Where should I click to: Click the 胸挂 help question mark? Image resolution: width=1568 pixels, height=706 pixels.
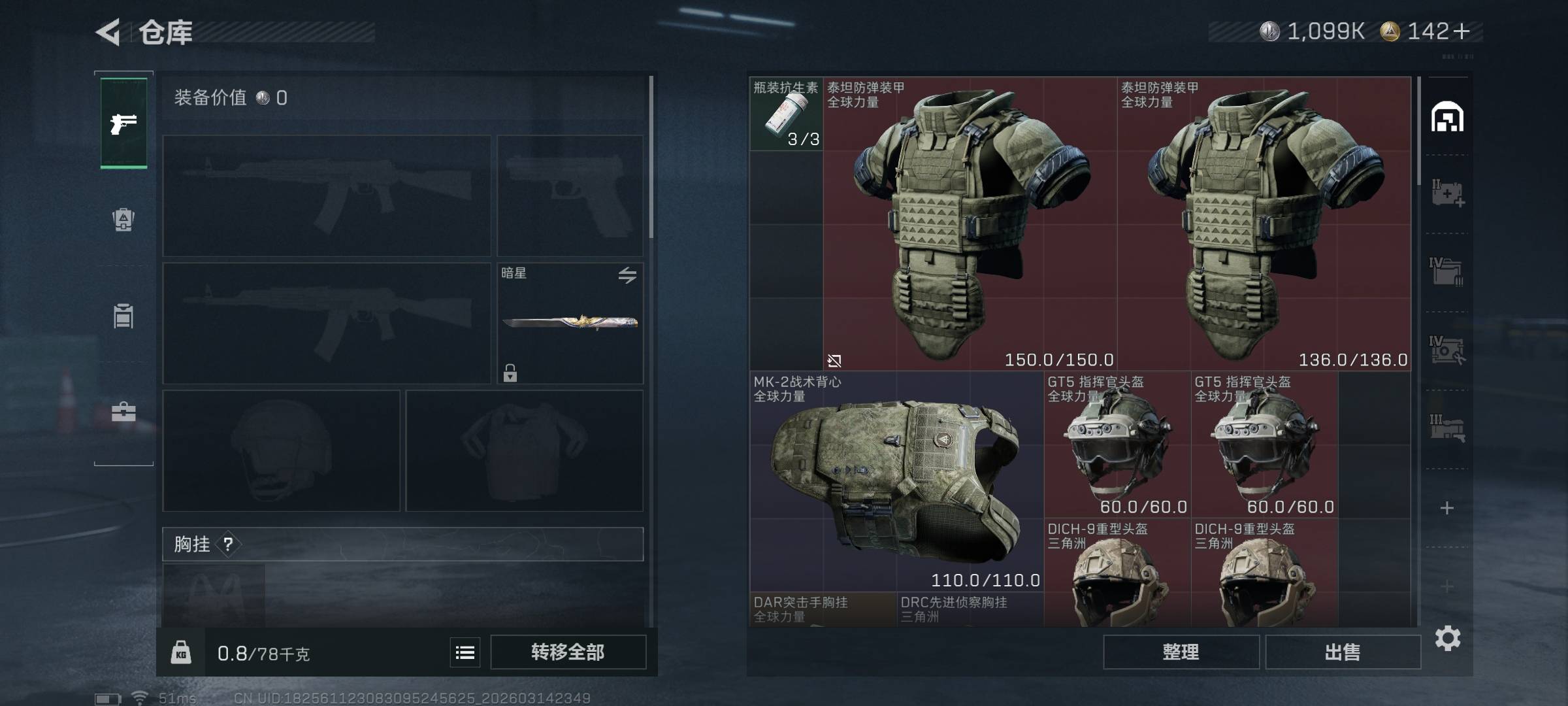click(228, 544)
